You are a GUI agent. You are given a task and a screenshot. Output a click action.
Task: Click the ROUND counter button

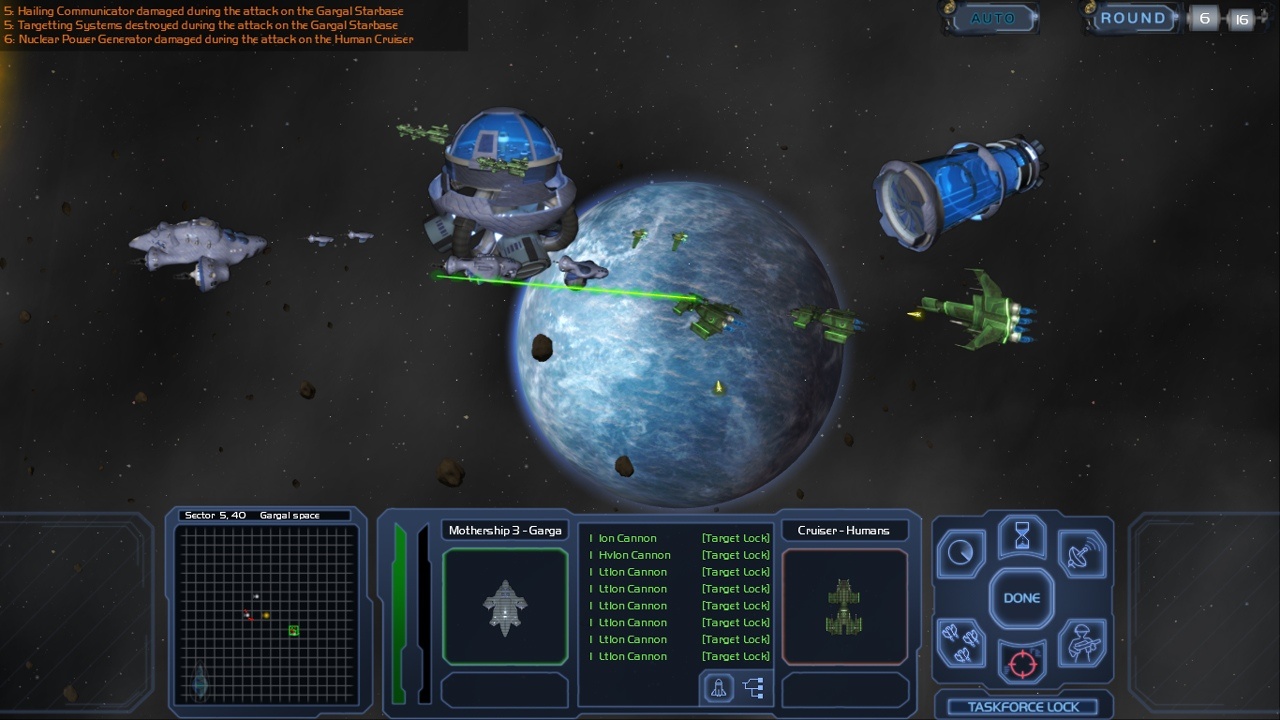coord(1133,18)
